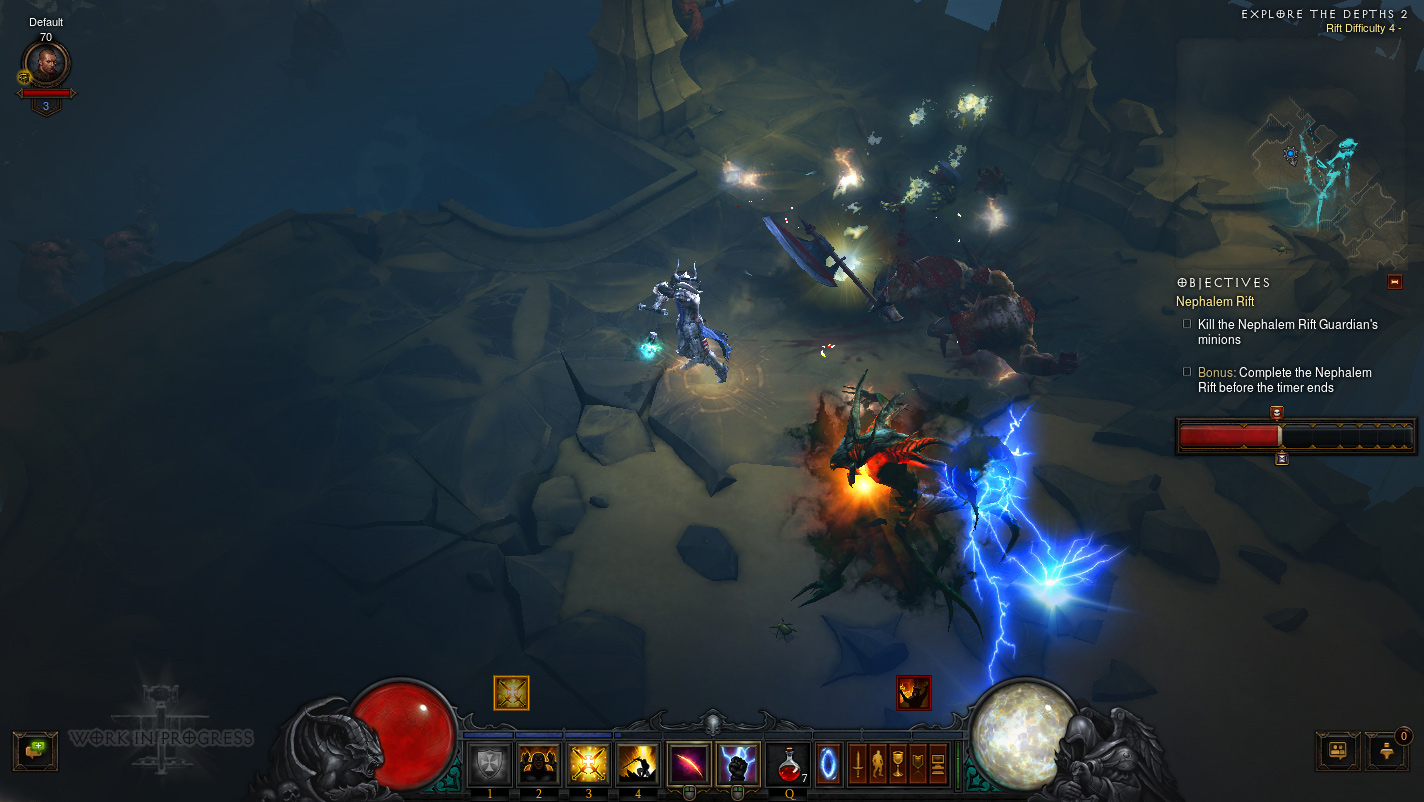
Task: Trigger the crossed swords skill in slot 3
Action: (x=589, y=764)
